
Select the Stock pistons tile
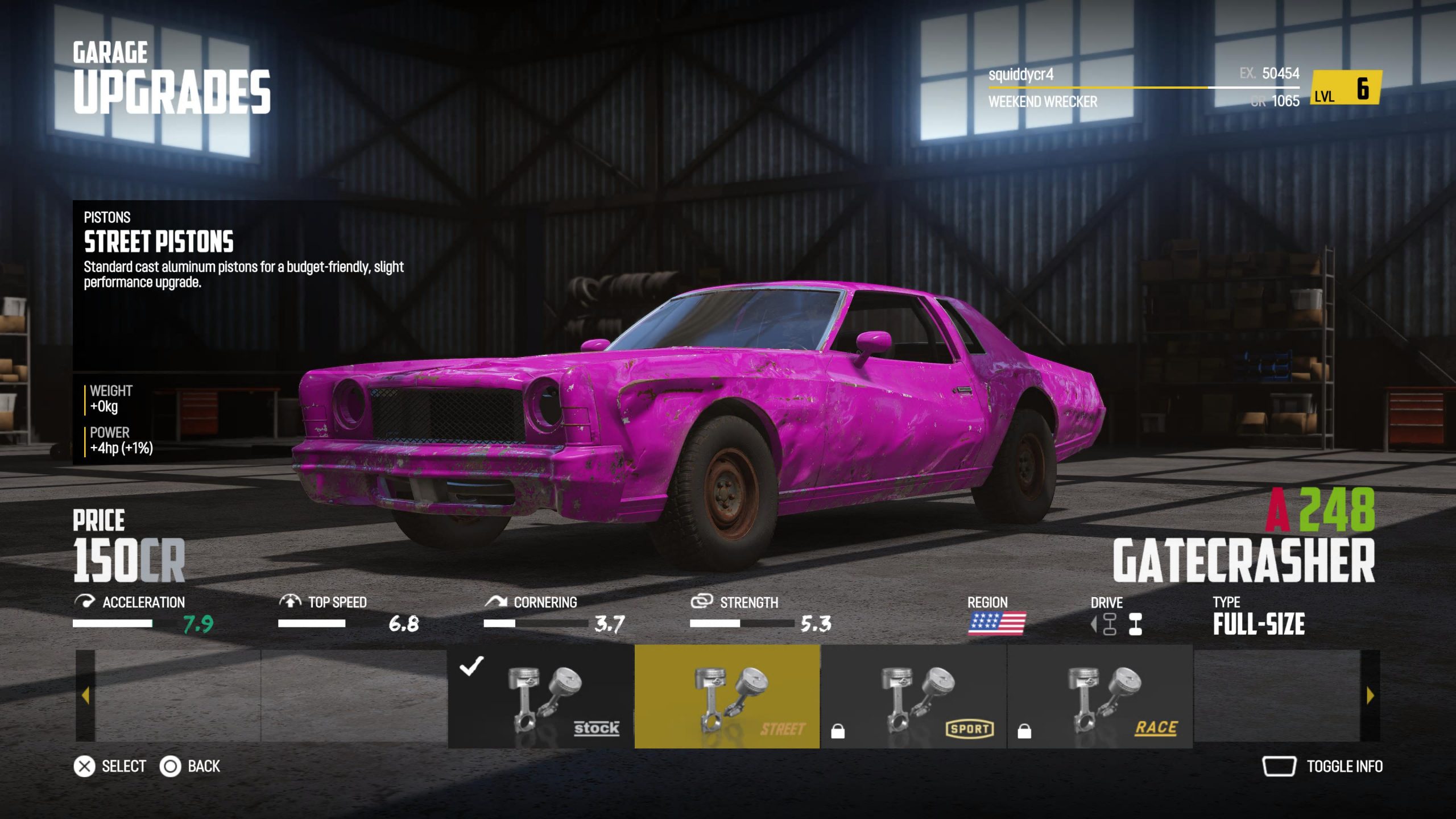click(x=541, y=696)
